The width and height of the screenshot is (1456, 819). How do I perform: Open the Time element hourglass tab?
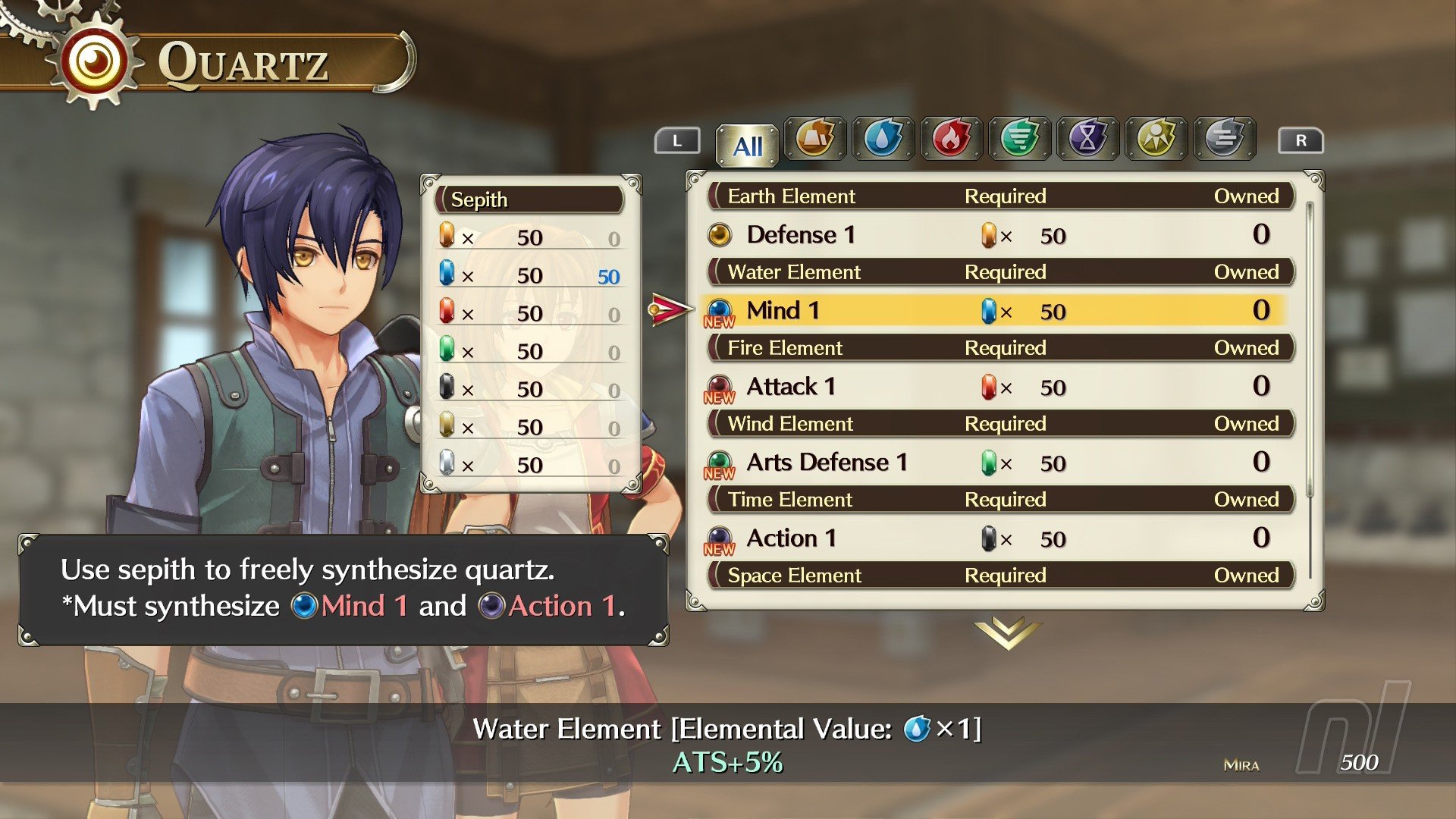pyautogui.click(x=1088, y=139)
